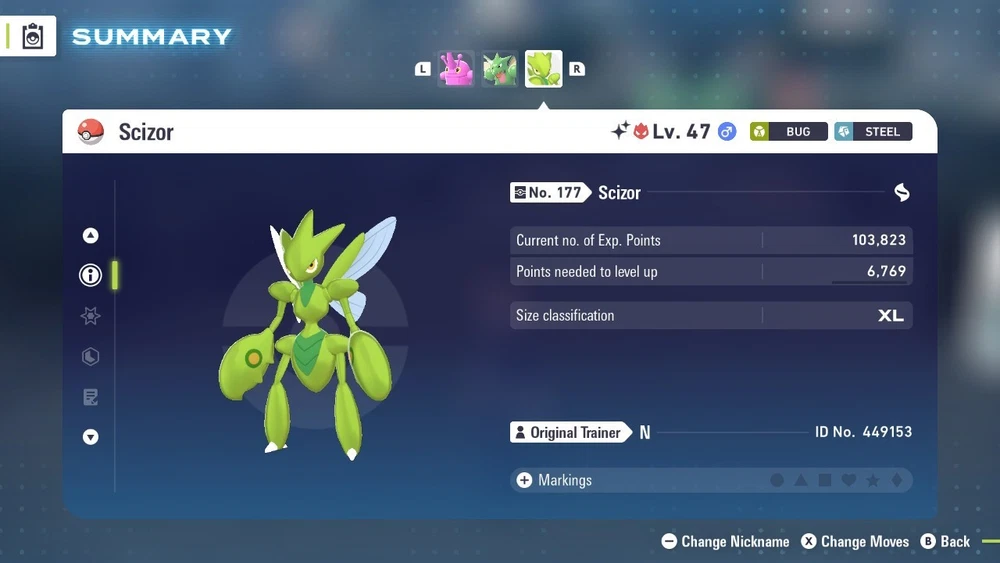Viewport: 1000px width, 563px height.
Task: Switch to the star-shaped page tab
Action: pos(91,316)
